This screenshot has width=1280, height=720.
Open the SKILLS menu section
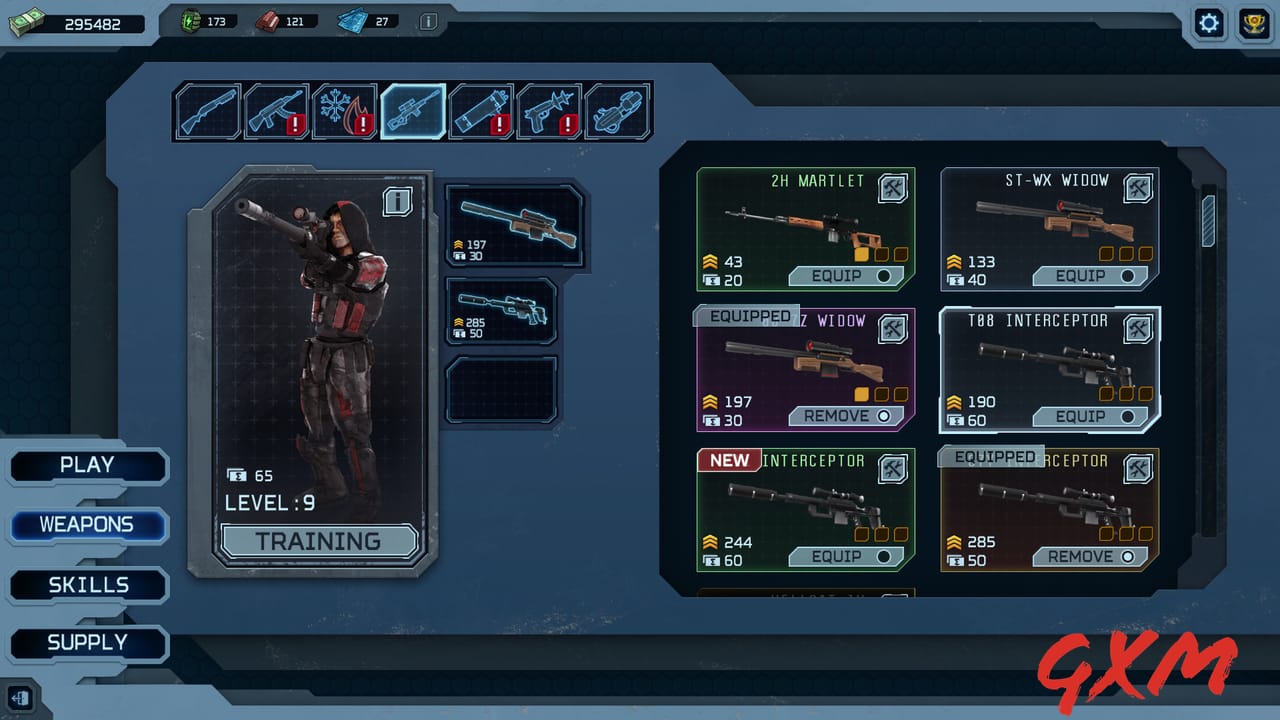pyautogui.click(x=88, y=584)
